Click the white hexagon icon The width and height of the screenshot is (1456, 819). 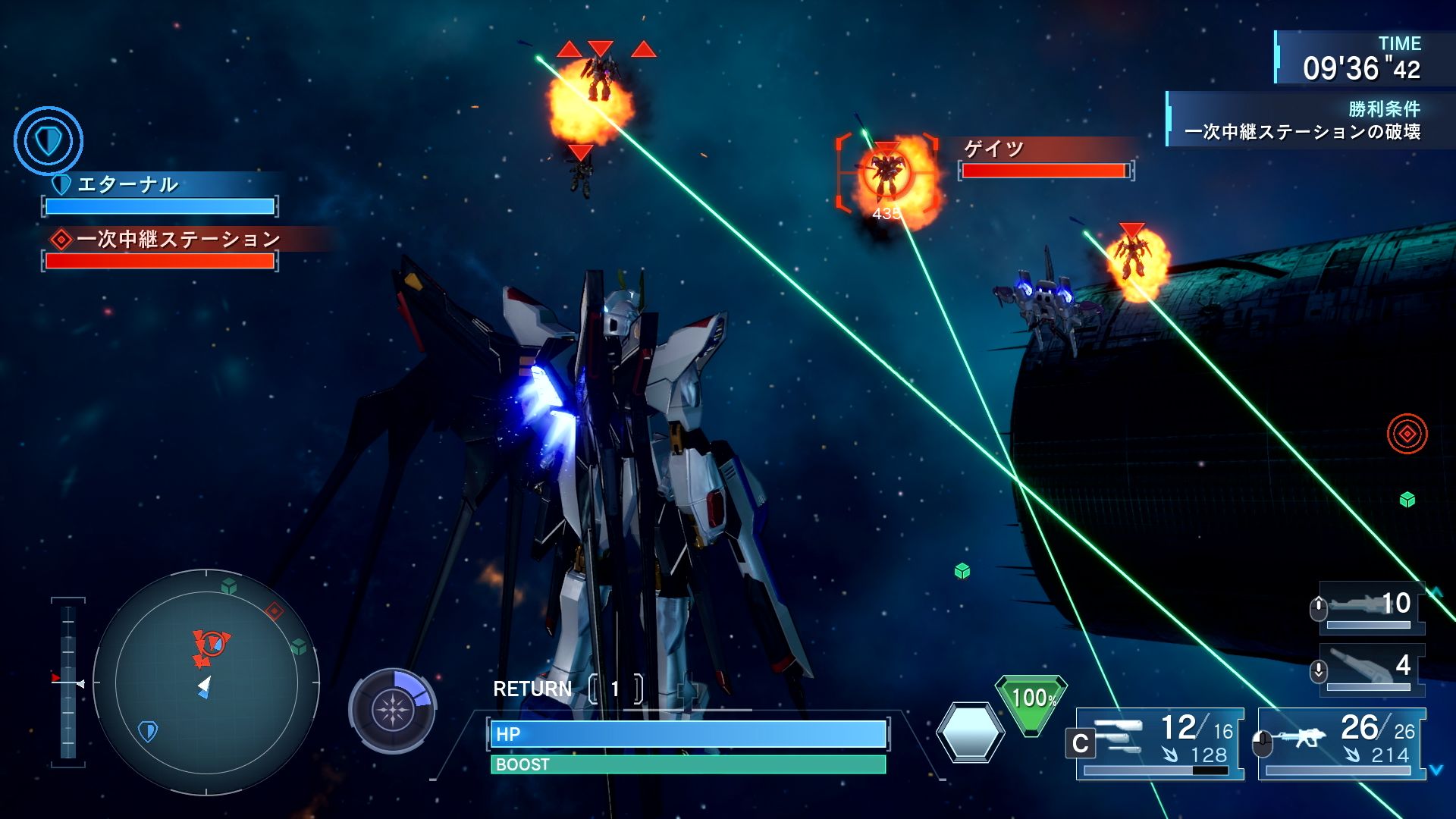[x=970, y=733]
